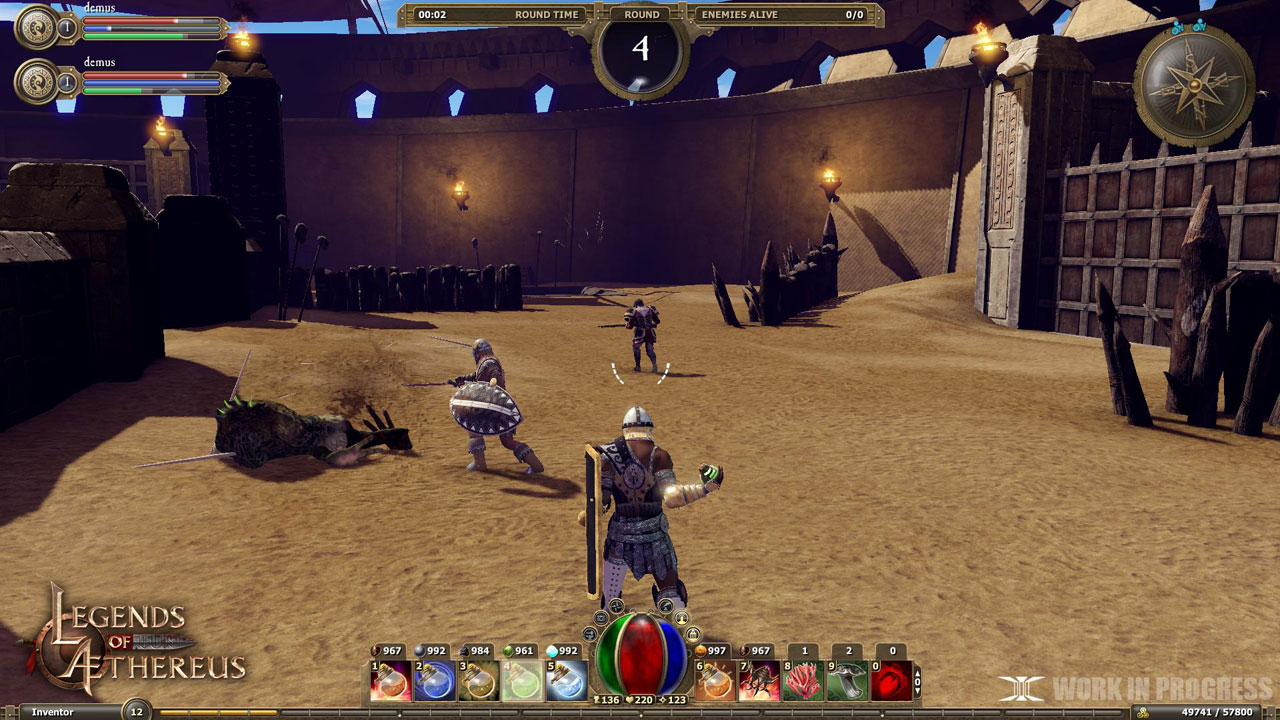Click the crossed-tools skill icon atop the orb
This screenshot has height=720, width=1280.
[x=617, y=605]
